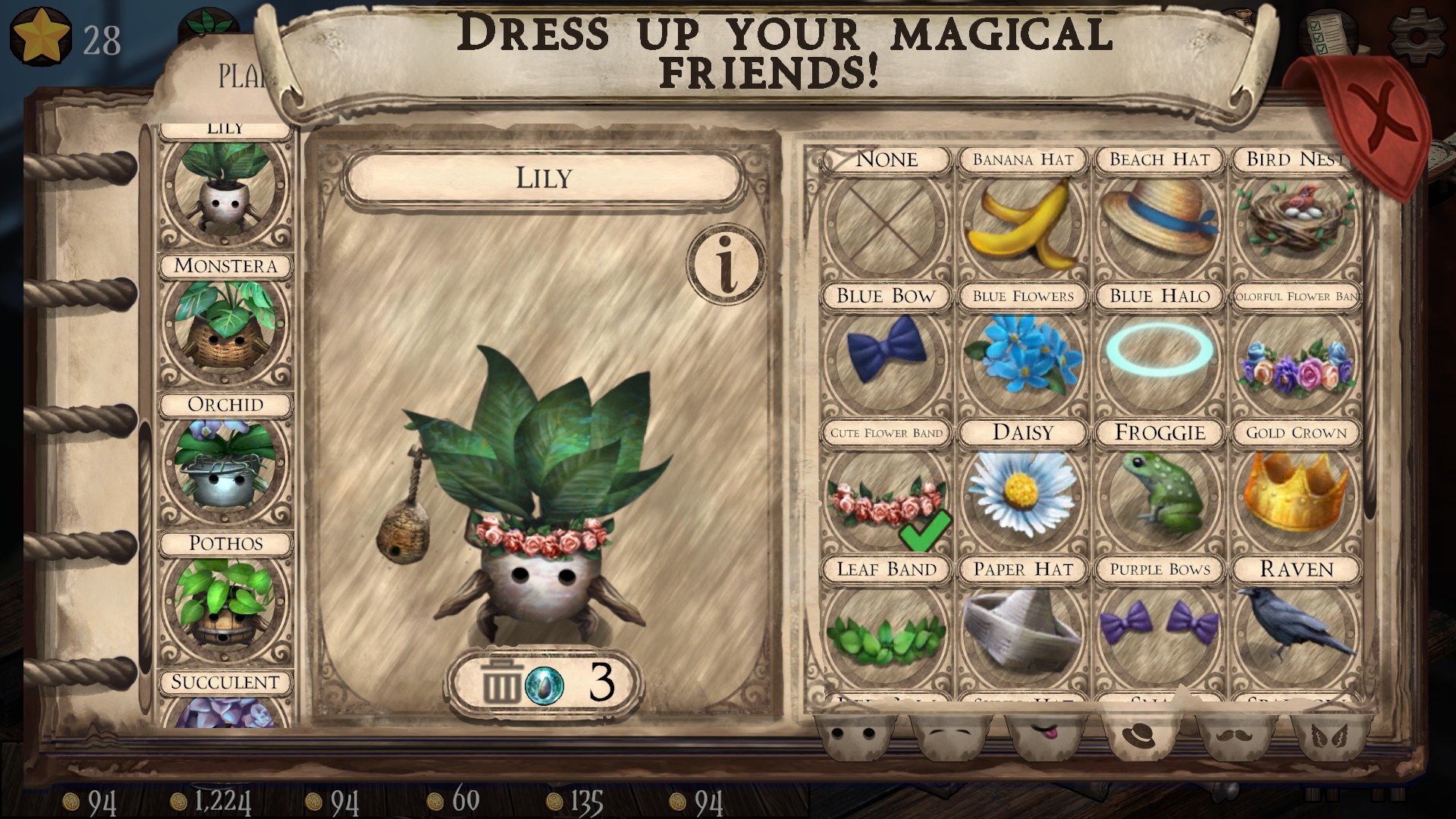Image resolution: width=1456 pixels, height=819 pixels.
Task: Close the dress-up book with the red X
Action: coord(1382,121)
